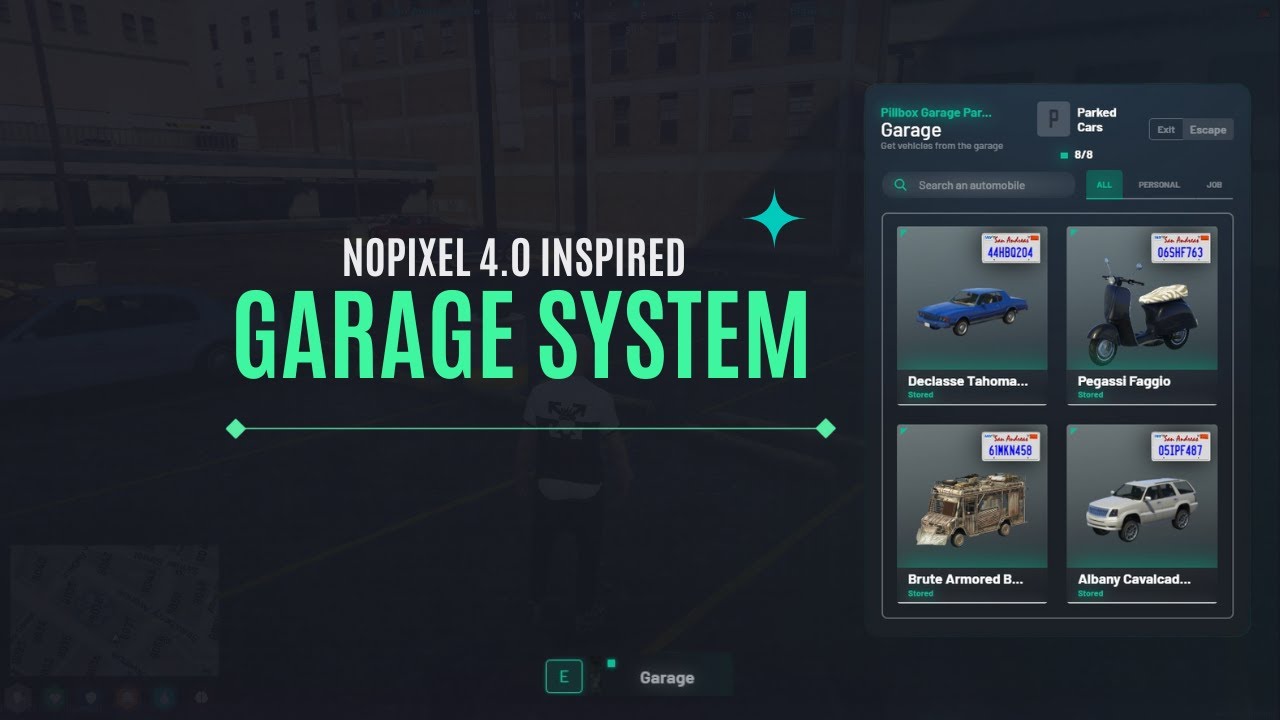Toggle the green corner marker on Declasse Tahoma
The height and width of the screenshot is (720, 1280).
point(903,231)
